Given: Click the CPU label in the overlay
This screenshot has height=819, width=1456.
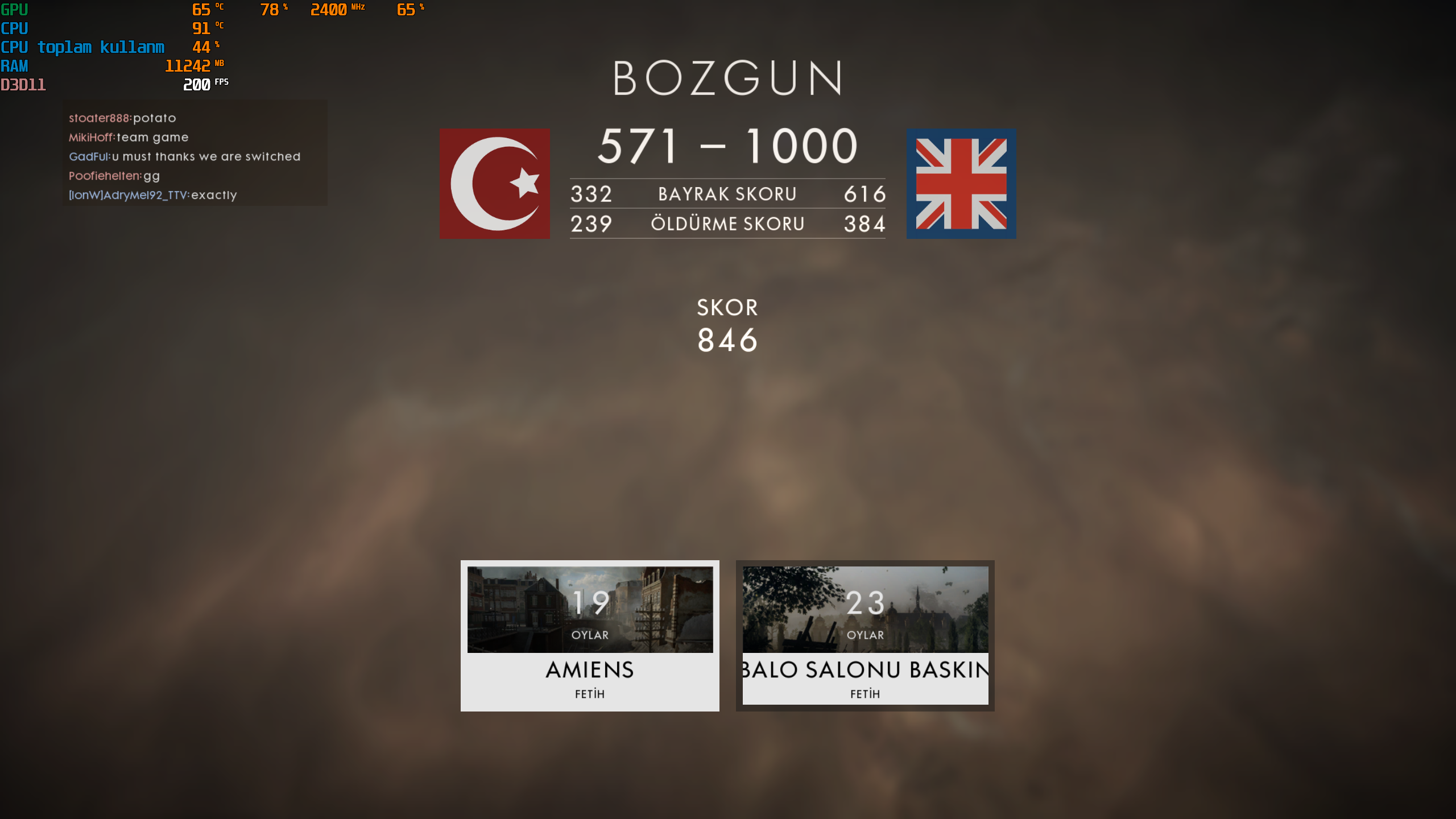Looking at the screenshot, I should (x=14, y=28).
